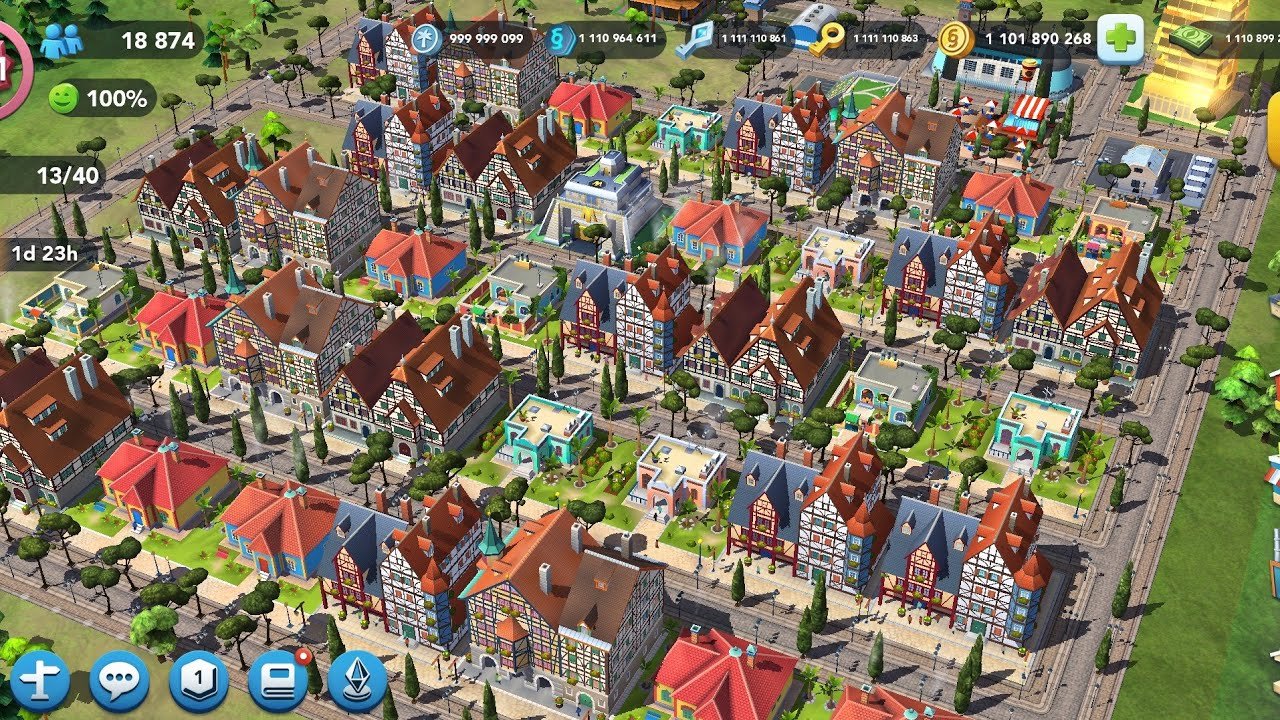Open the signpost travel button
The height and width of the screenshot is (720, 1280).
point(40,682)
